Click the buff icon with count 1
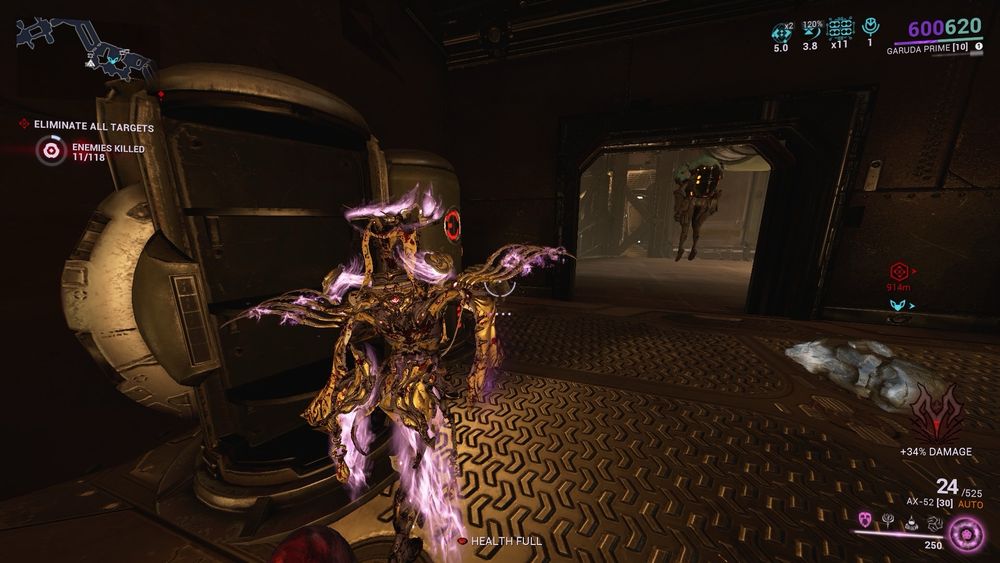This screenshot has width=1000, height=563. tap(869, 29)
